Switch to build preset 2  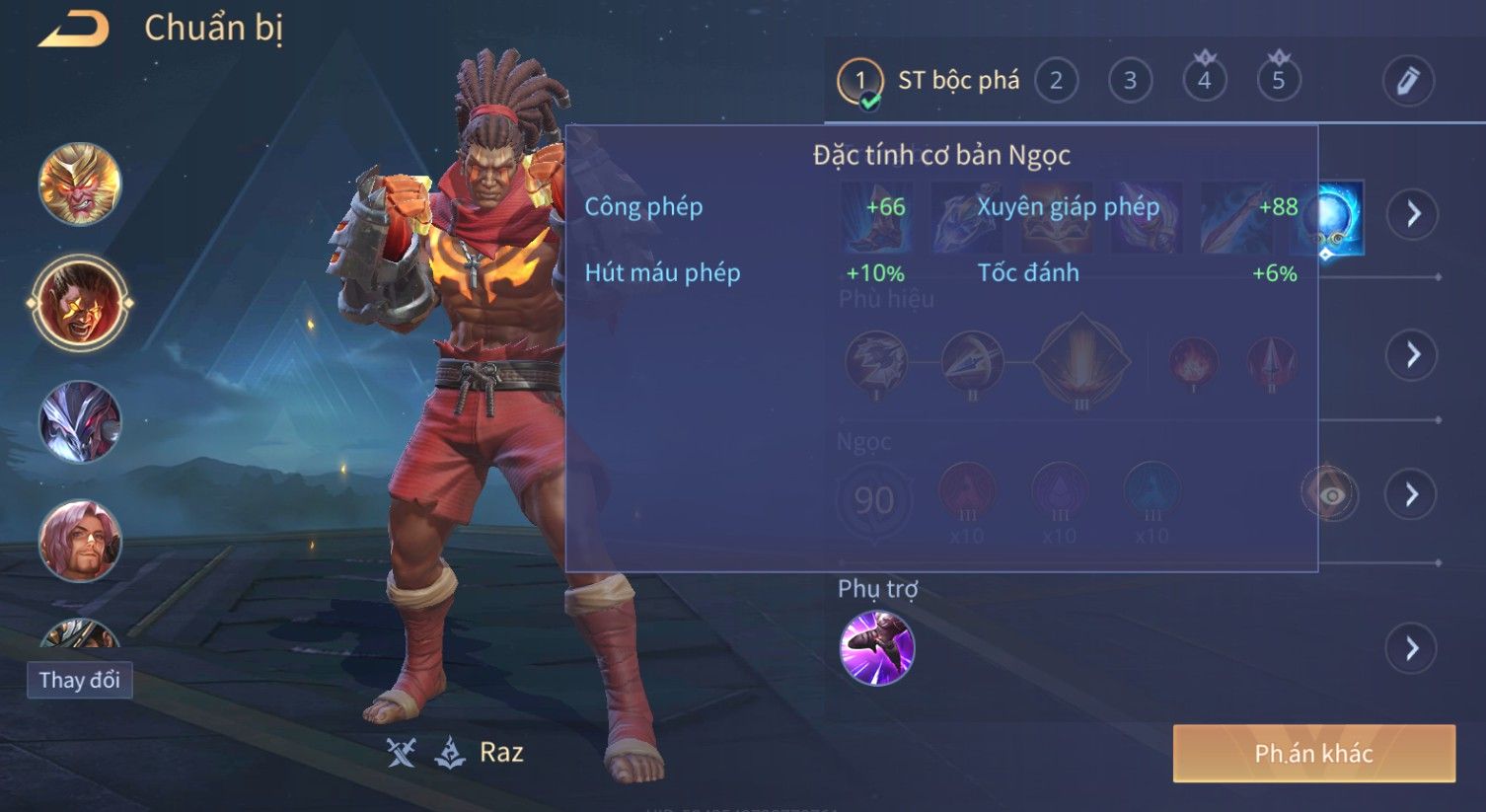pos(1056,81)
